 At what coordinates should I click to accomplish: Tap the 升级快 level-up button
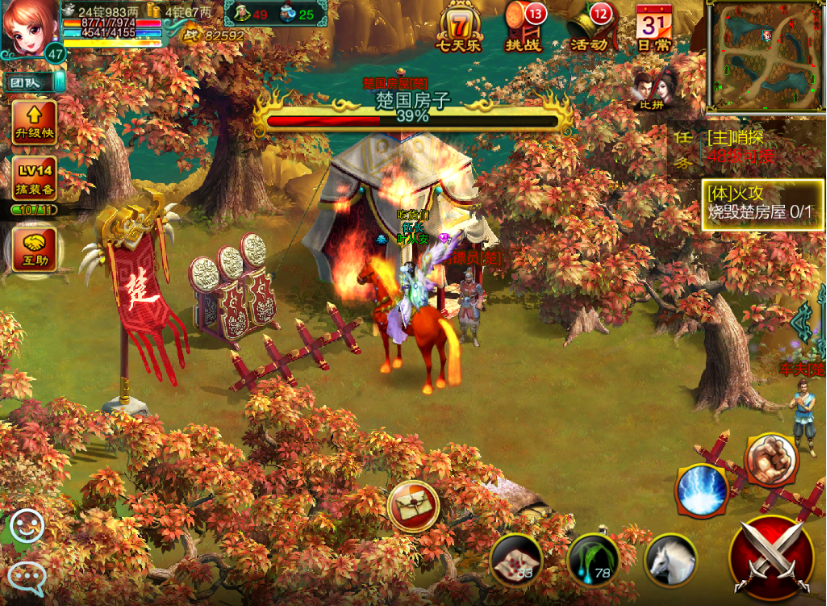tap(33, 122)
